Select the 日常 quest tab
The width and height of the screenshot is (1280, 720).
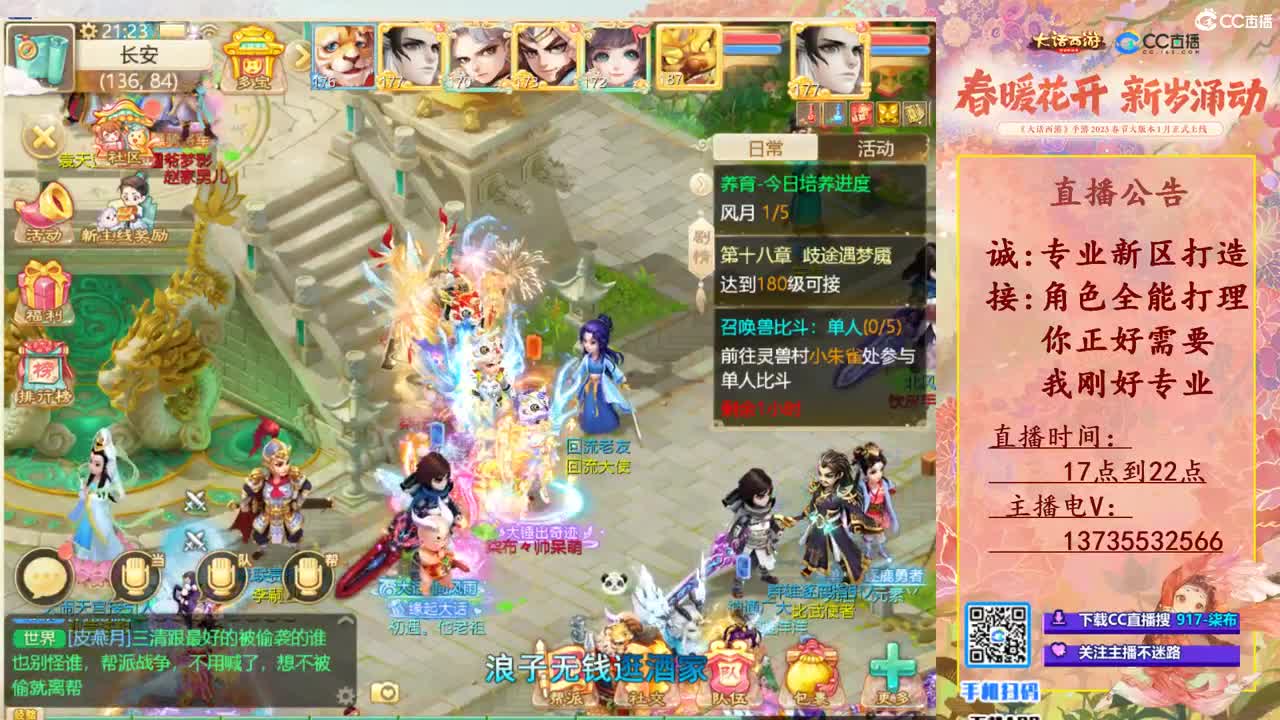(765, 146)
